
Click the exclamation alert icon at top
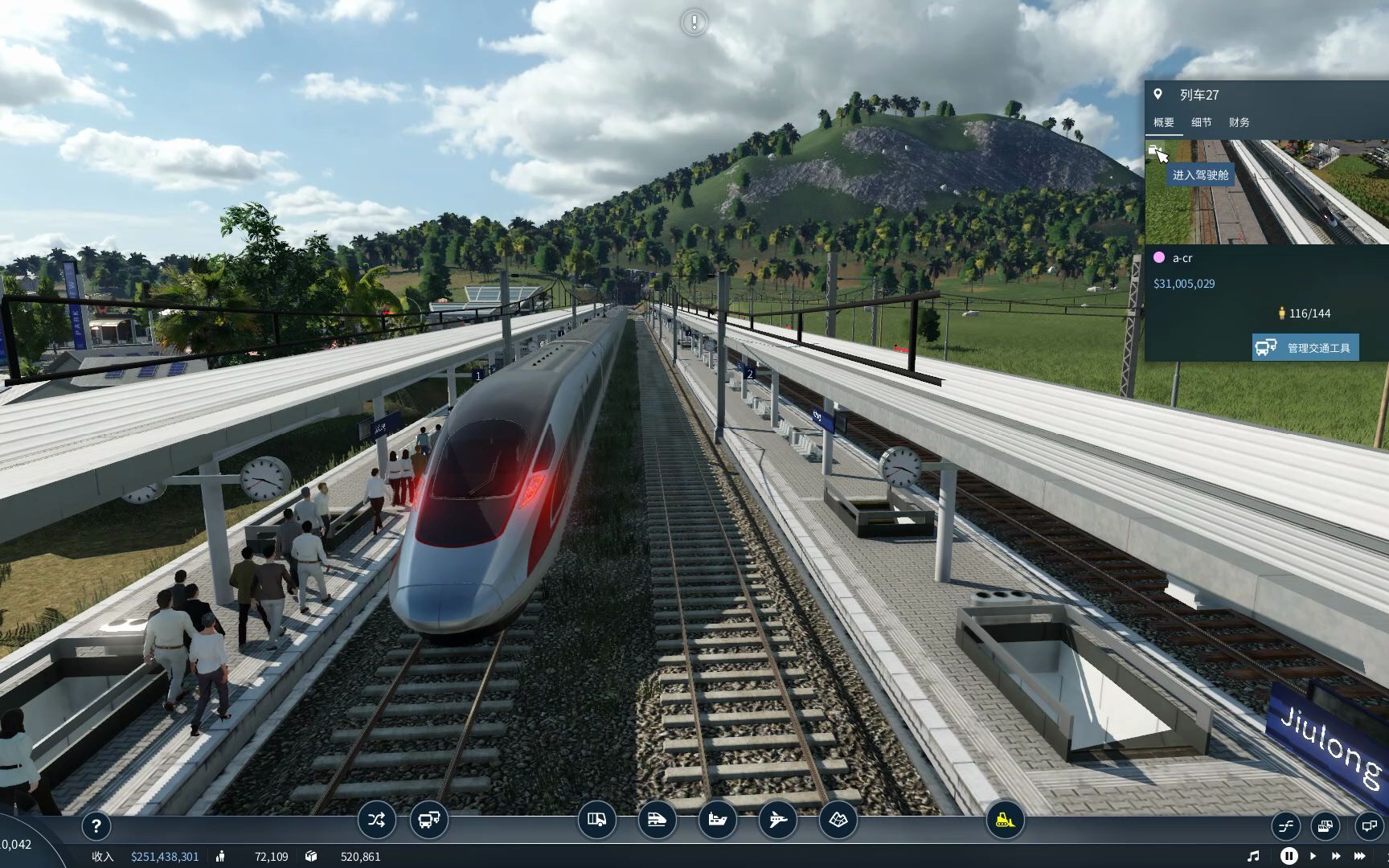(x=694, y=23)
